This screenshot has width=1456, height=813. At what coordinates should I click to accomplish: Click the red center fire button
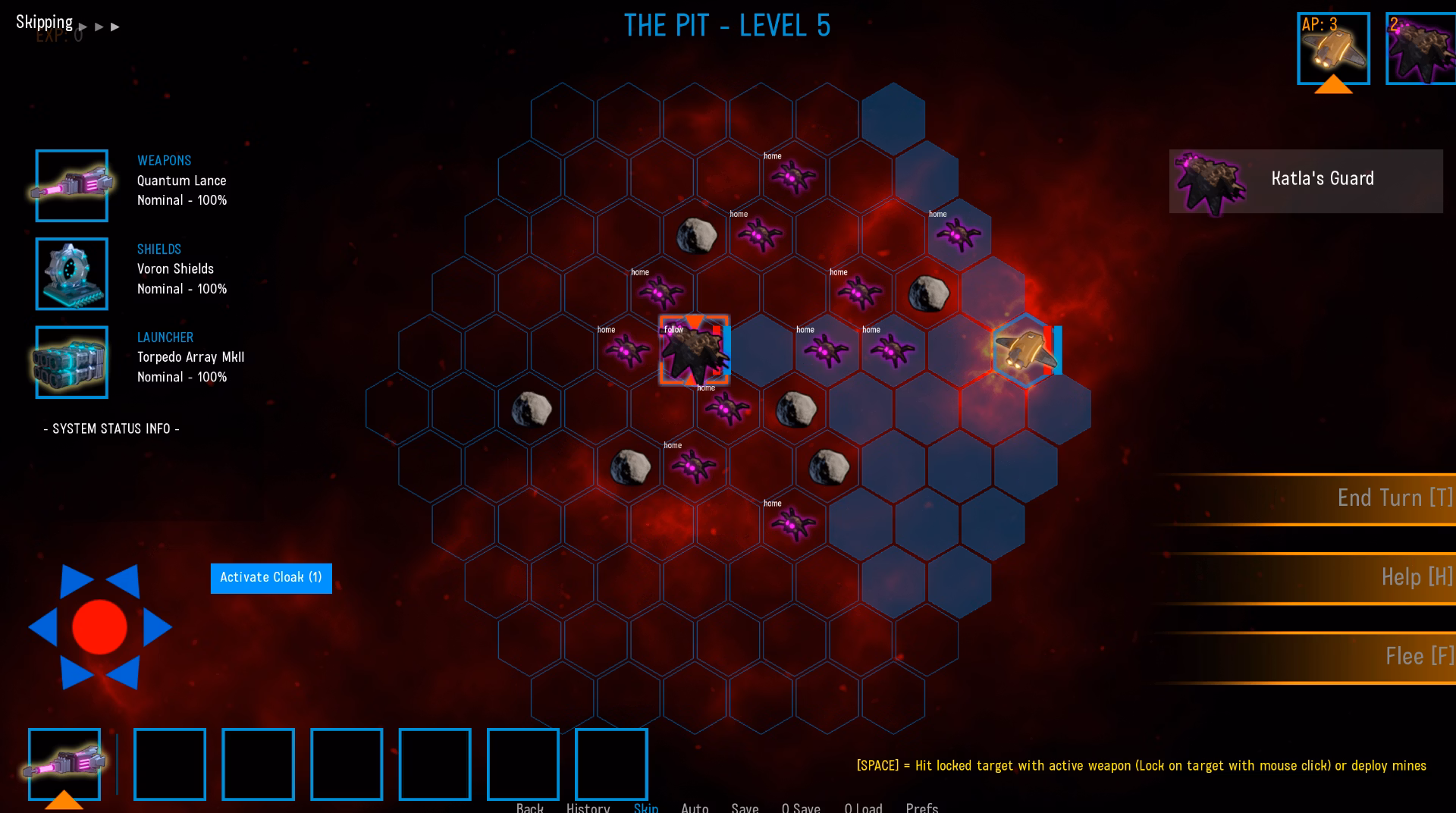[x=99, y=627]
